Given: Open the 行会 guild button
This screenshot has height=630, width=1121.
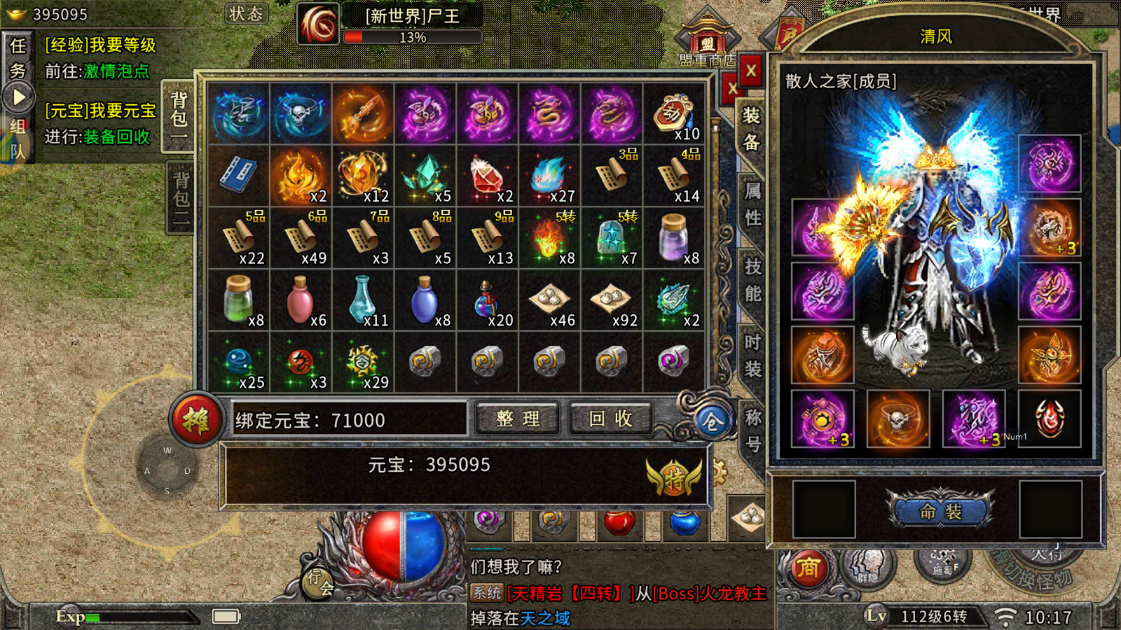Looking at the screenshot, I should click(x=319, y=581).
